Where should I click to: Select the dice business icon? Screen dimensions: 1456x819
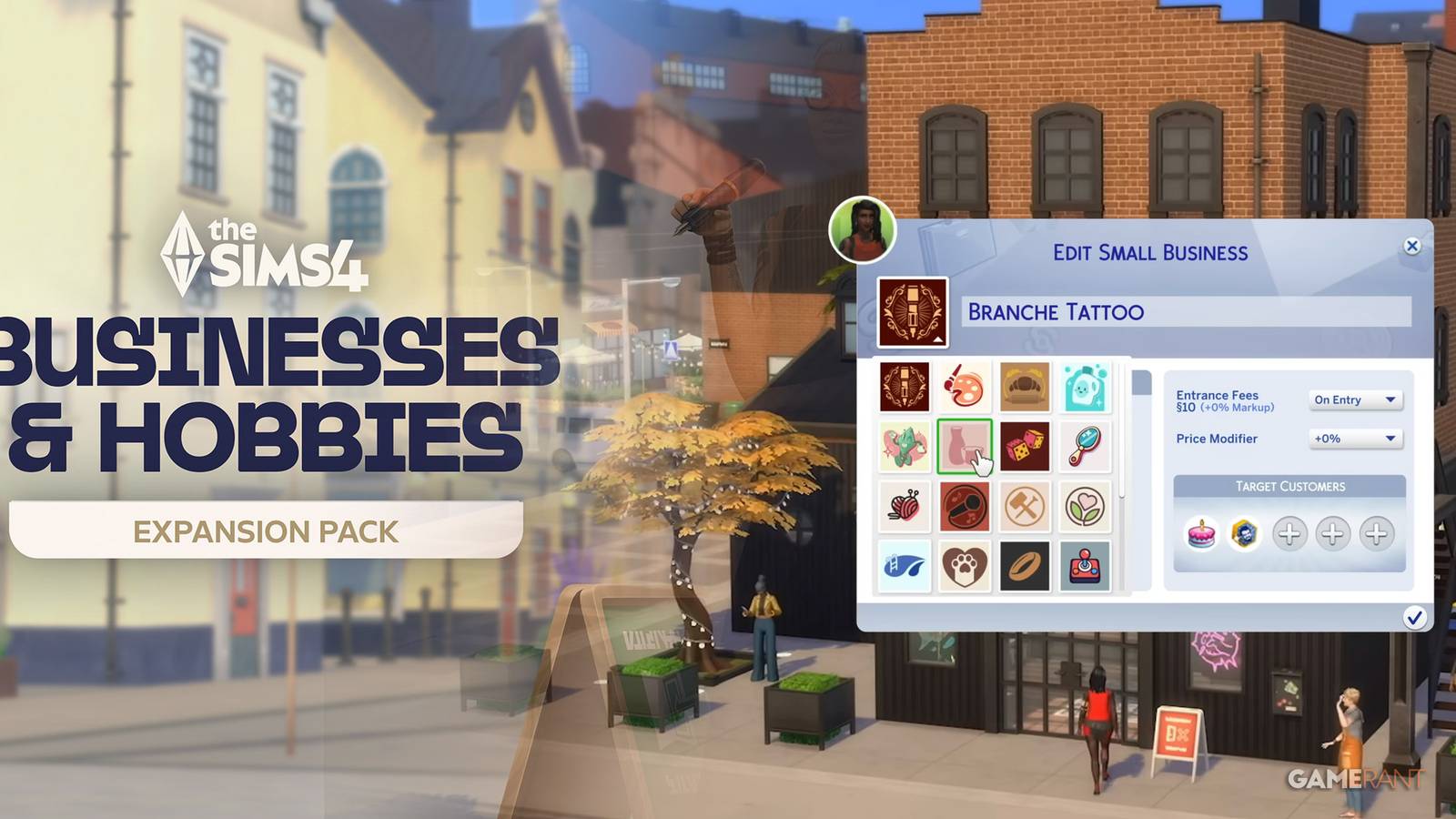(1025, 446)
